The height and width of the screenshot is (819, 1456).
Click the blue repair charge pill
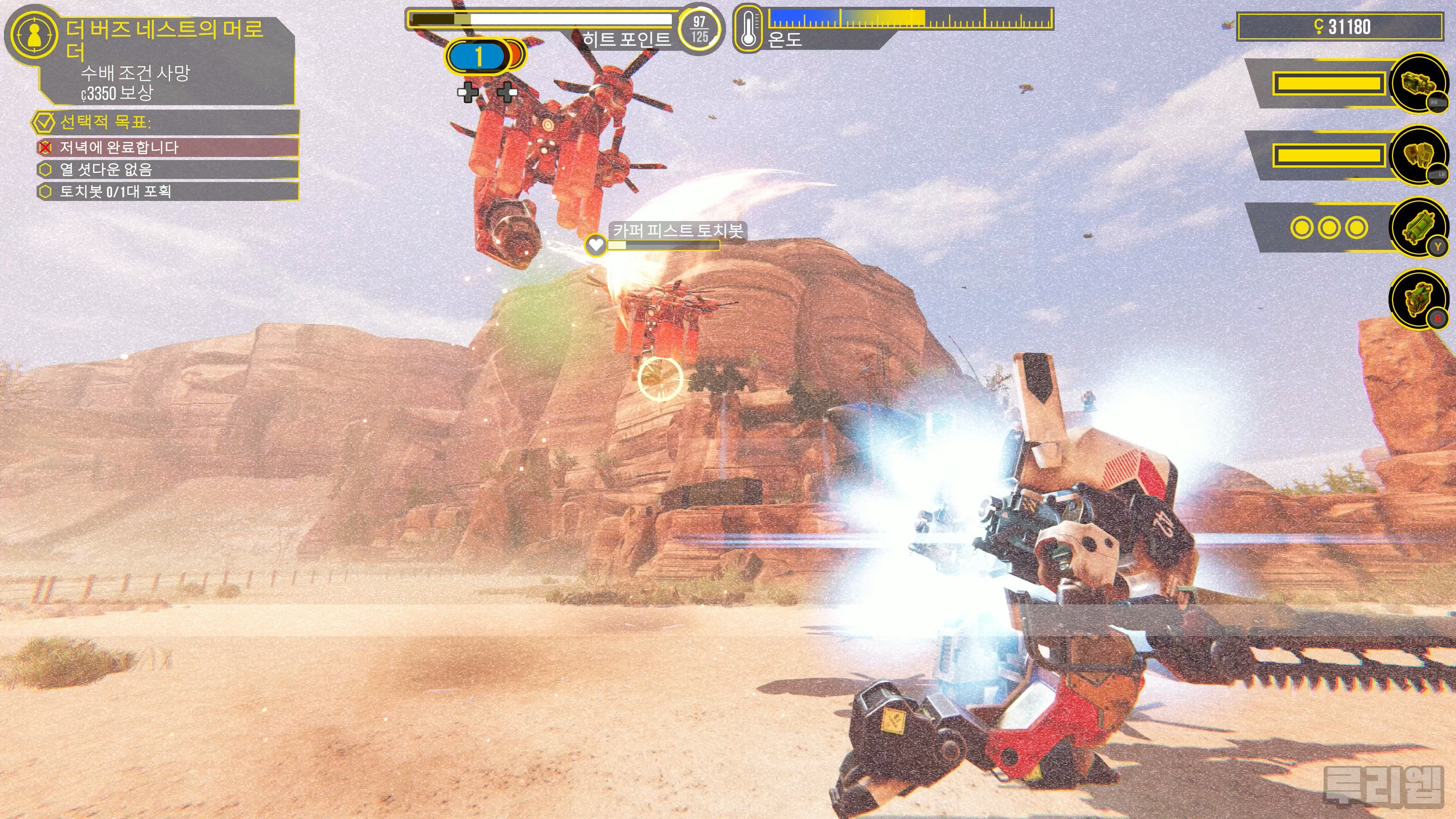[478, 56]
